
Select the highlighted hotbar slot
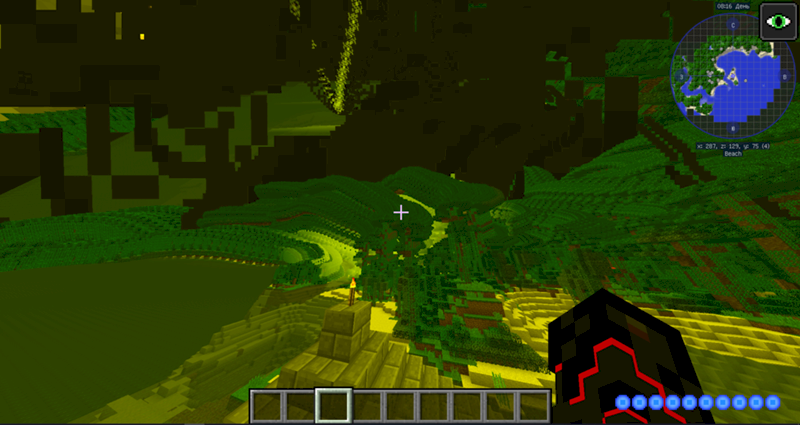[x=334, y=406]
